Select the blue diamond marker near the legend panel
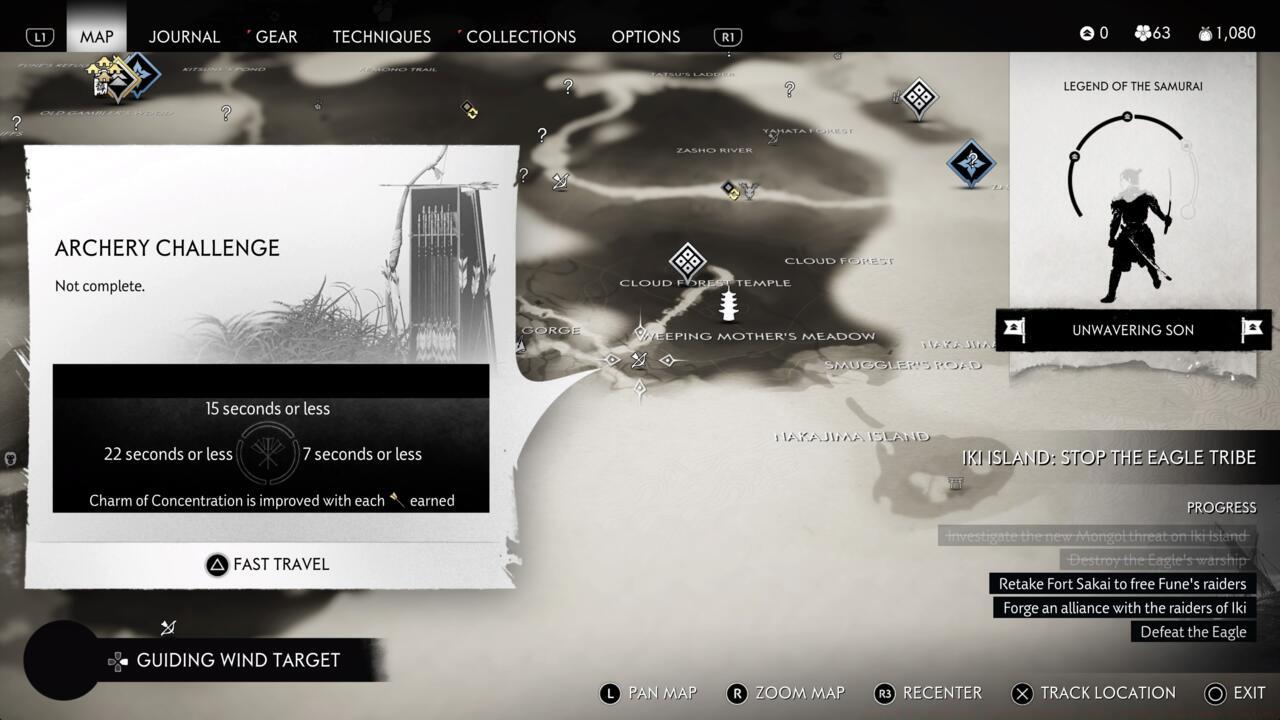The width and height of the screenshot is (1280, 720). (x=970, y=160)
